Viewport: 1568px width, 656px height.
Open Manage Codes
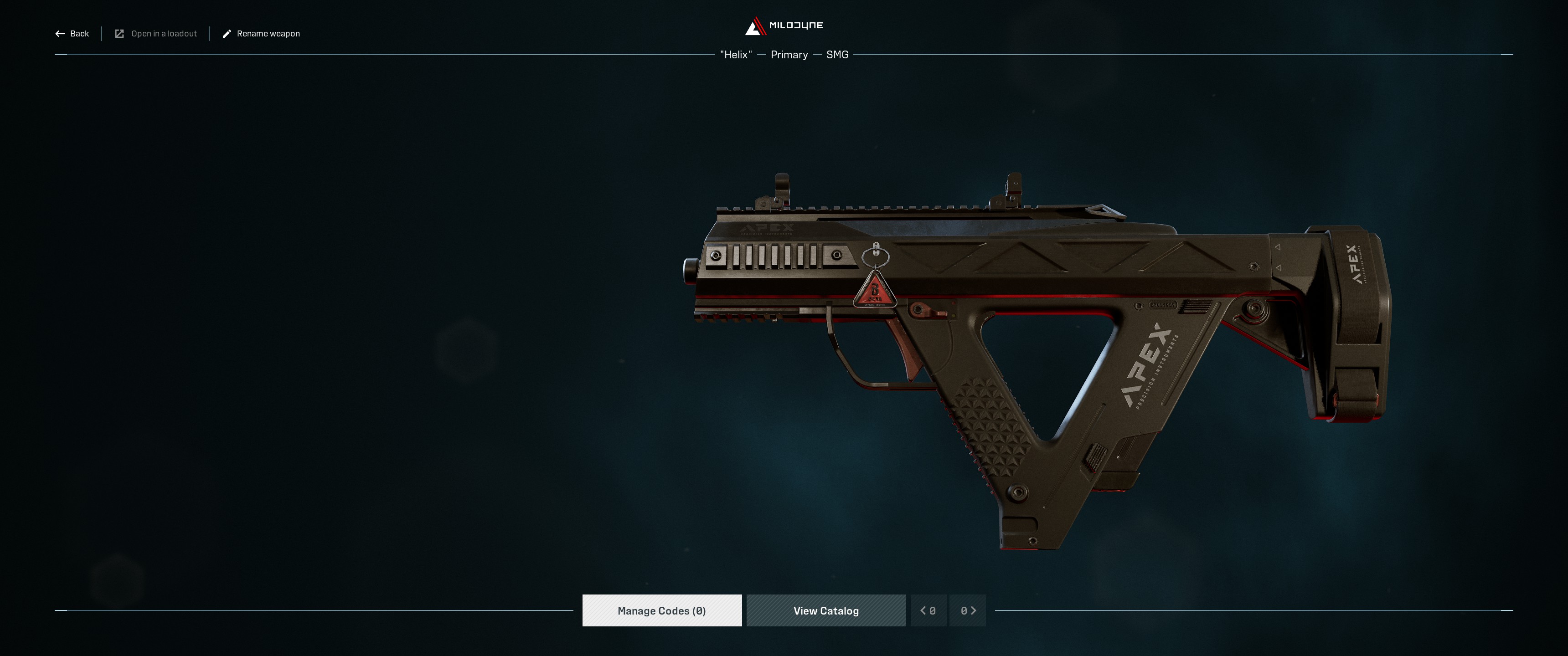click(662, 610)
